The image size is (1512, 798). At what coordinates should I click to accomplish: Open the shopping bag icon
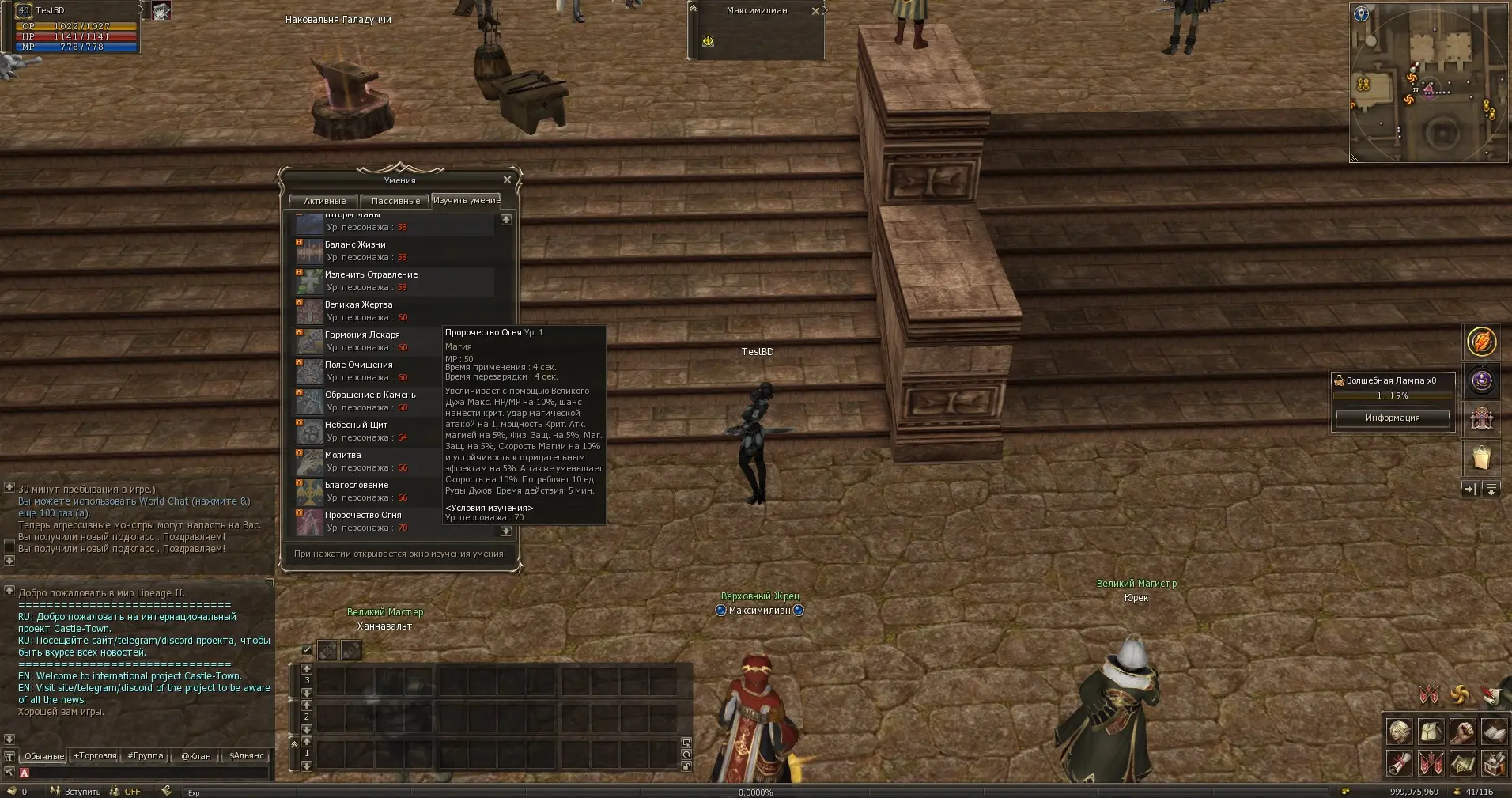(1481, 458)
